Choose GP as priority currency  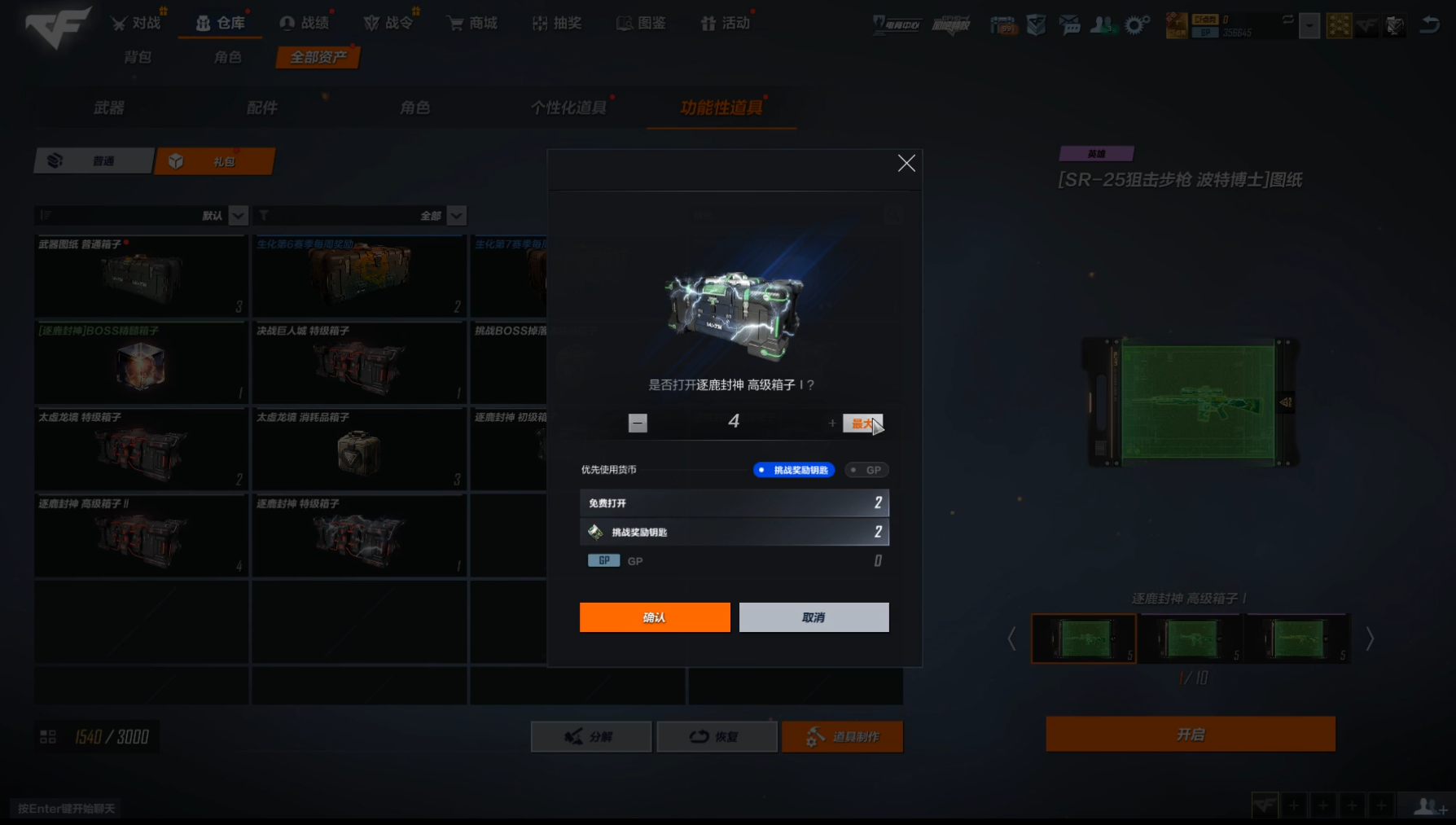click(x=866, y=470)
